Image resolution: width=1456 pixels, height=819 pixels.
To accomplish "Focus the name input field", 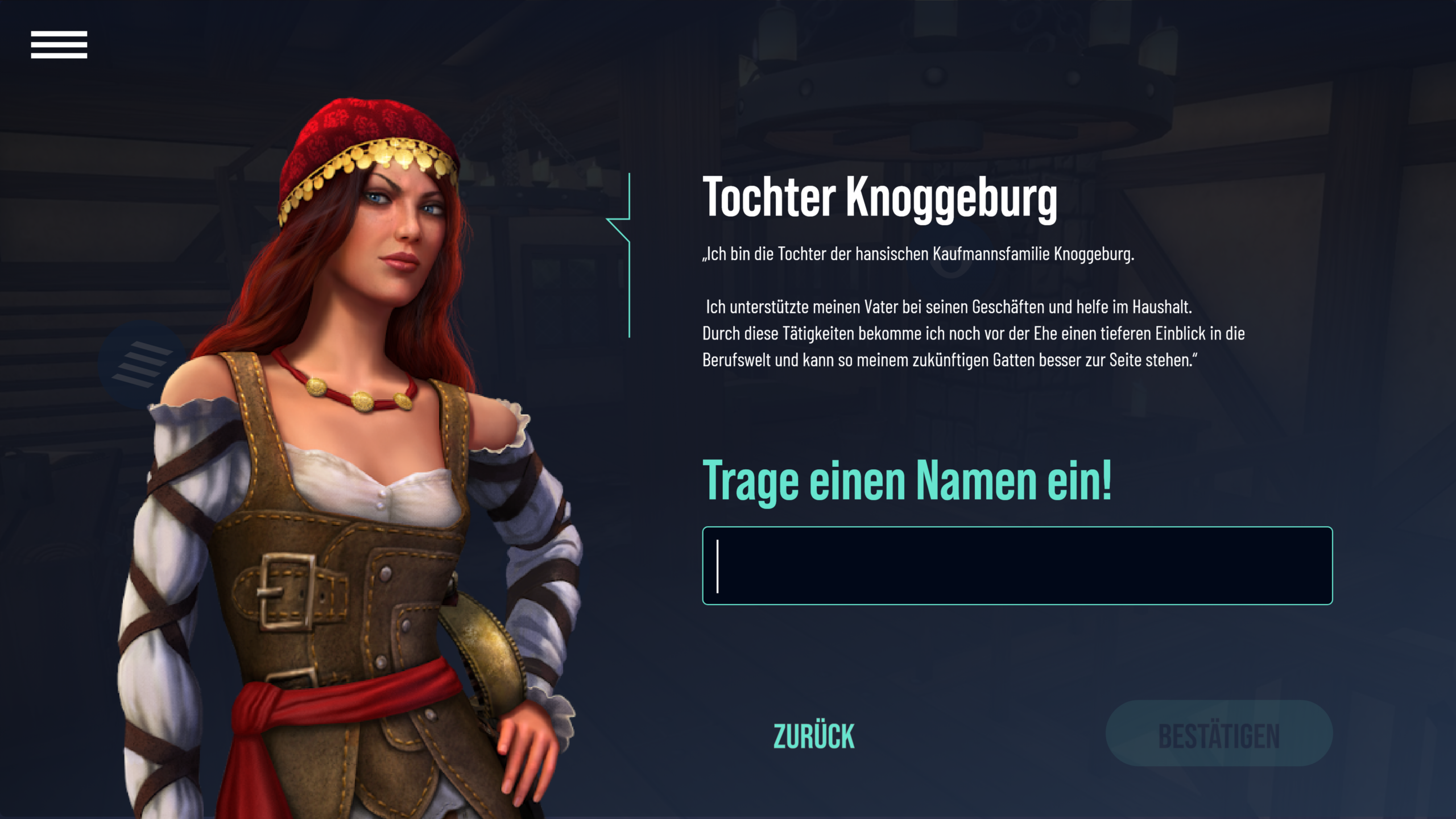I will (1017, 565).
